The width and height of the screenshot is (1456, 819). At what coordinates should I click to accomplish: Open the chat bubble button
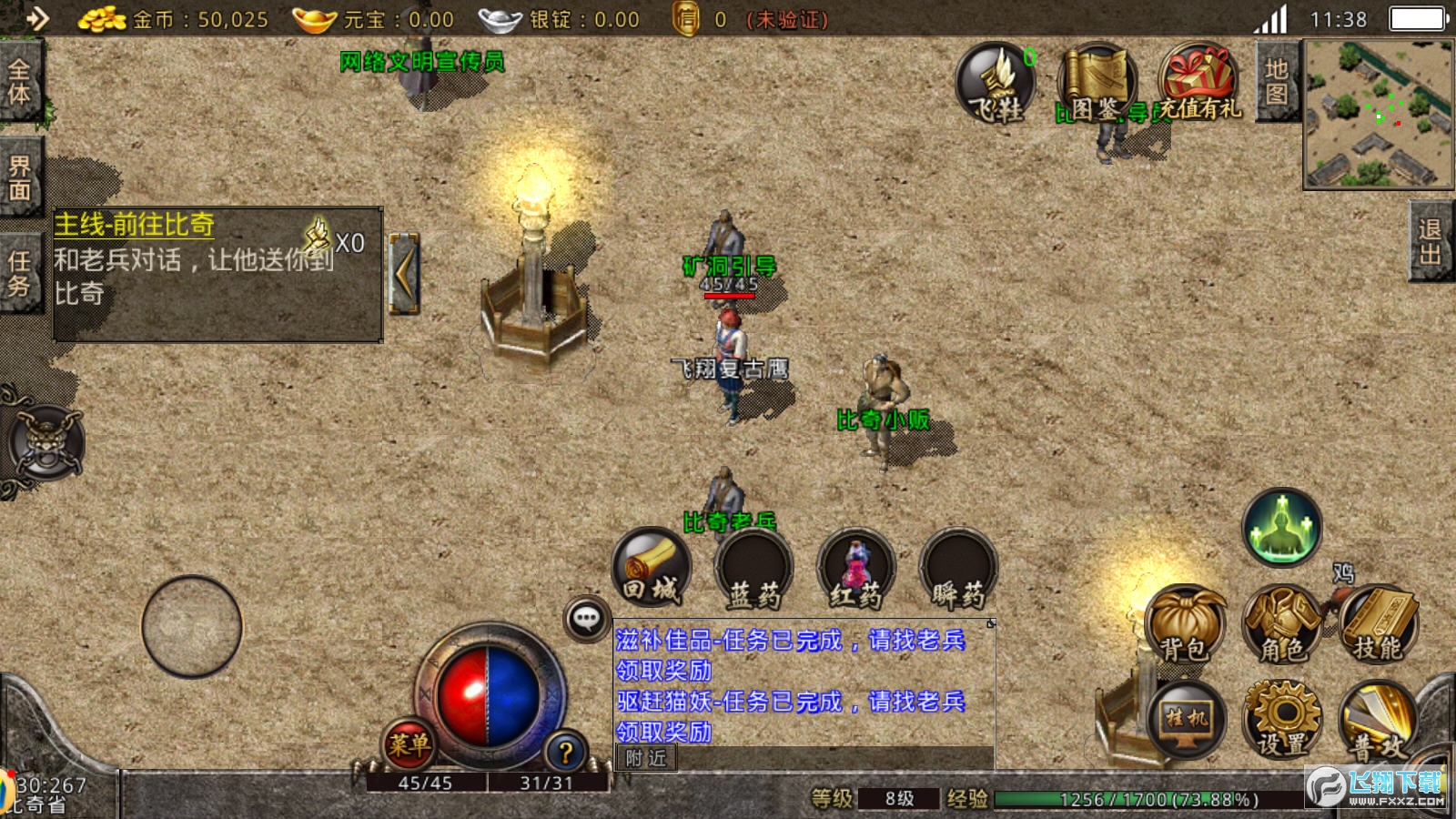point(587,620)
